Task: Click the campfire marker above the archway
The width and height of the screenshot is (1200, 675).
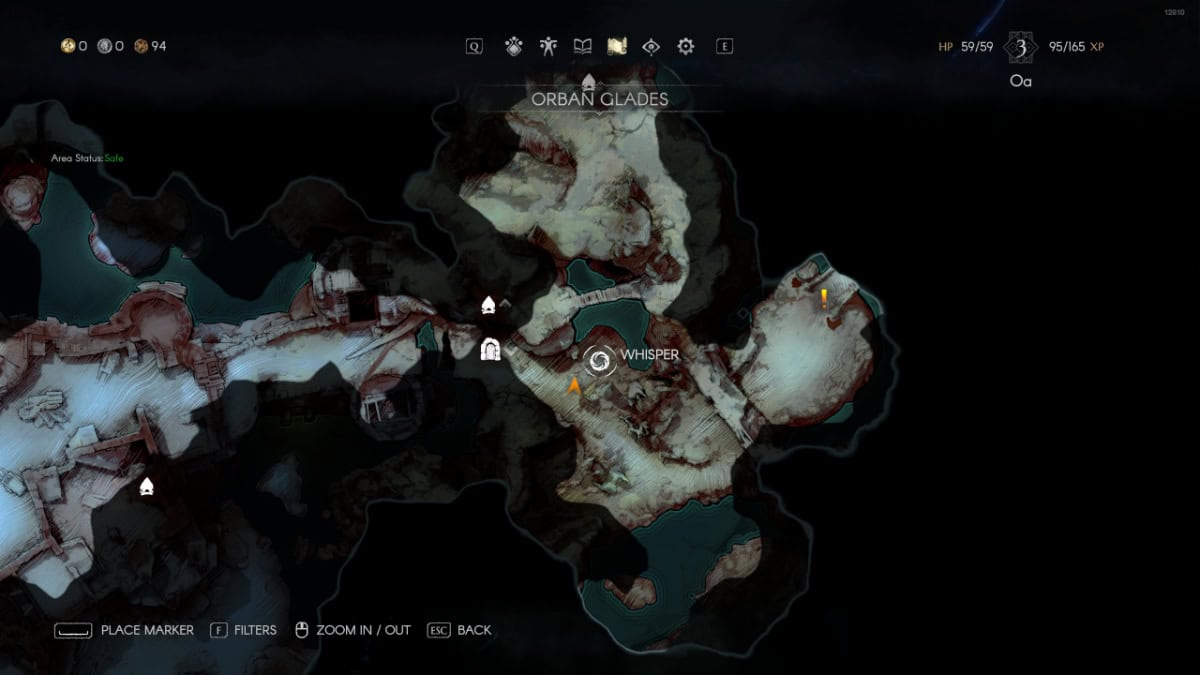Action: point(489,305)
